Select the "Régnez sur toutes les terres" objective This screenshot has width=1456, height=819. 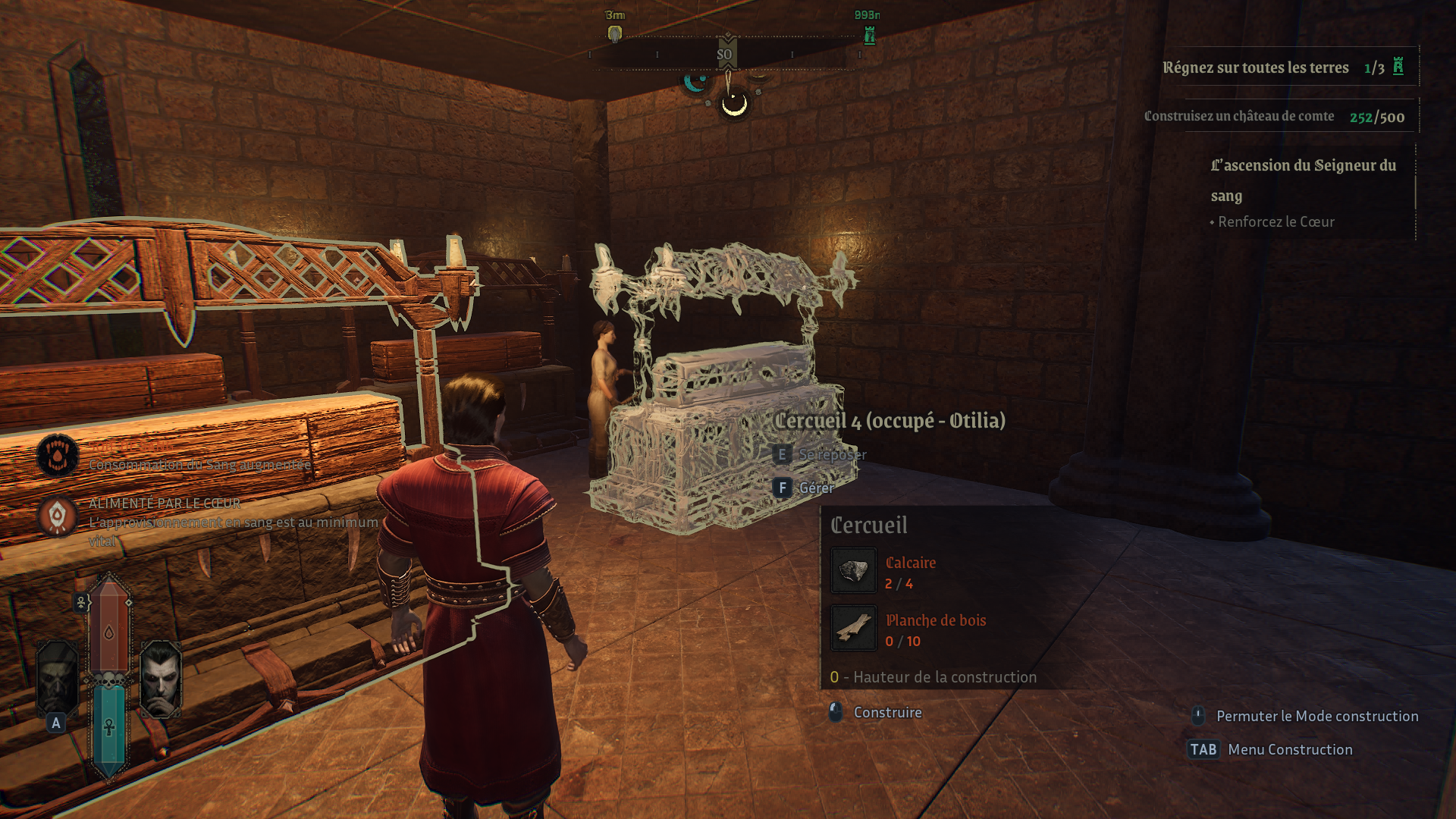tap(1255, 67)
